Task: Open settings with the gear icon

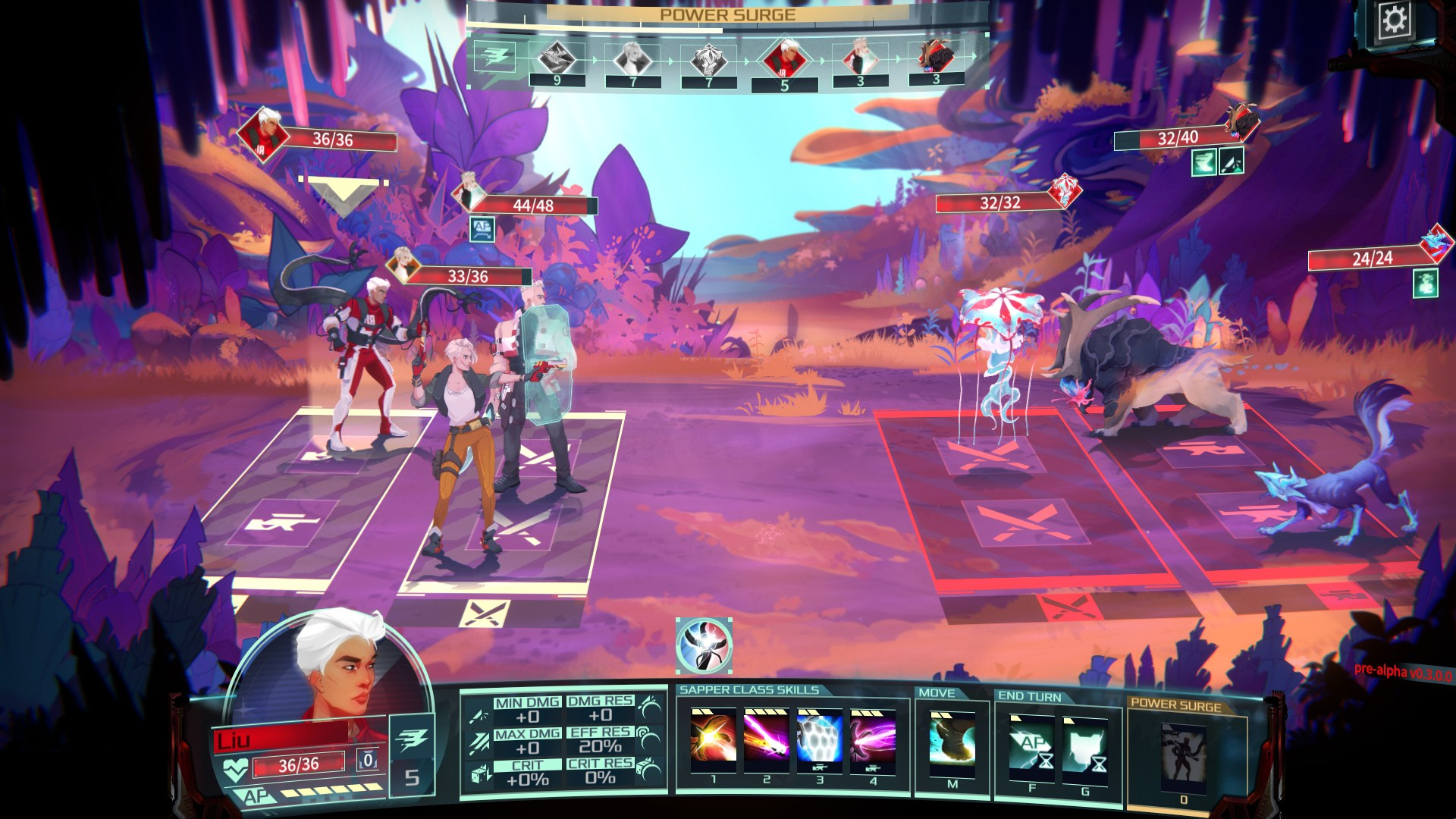Action: (x=1395, y=20)
